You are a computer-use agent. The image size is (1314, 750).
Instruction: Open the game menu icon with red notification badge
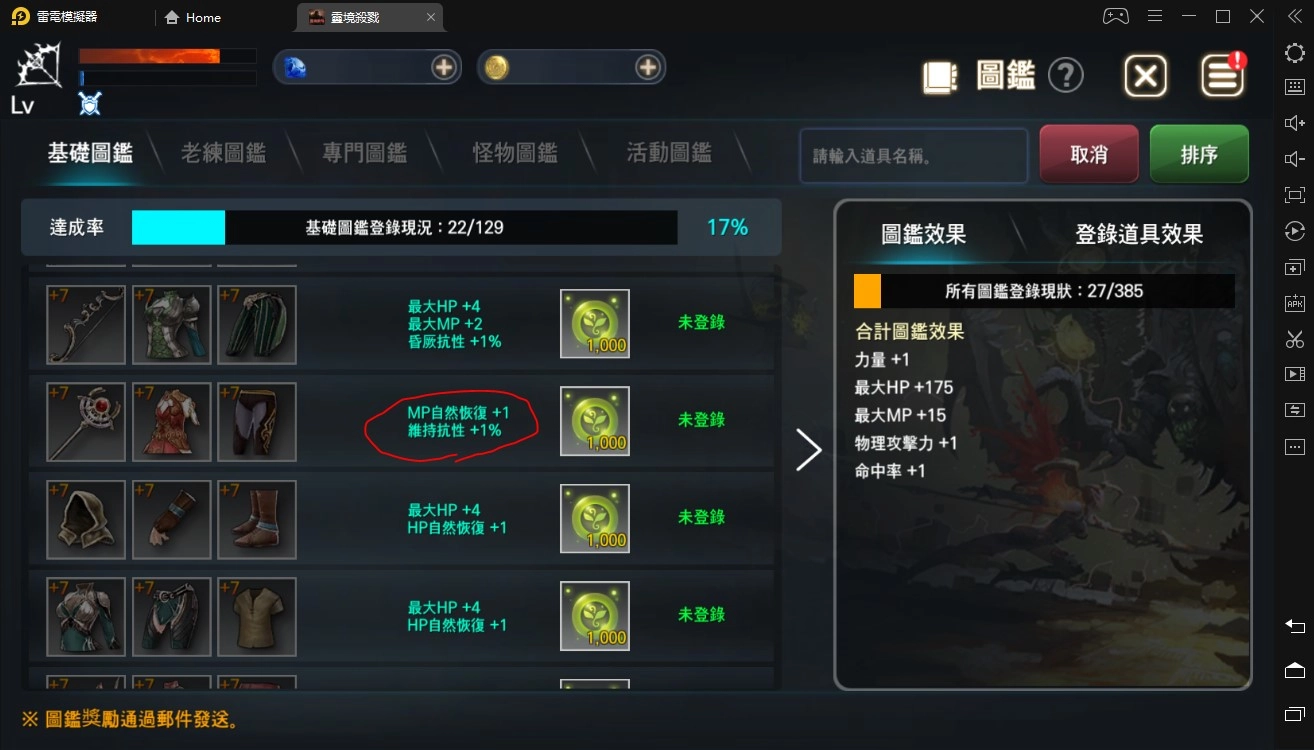coord(1222,75)
